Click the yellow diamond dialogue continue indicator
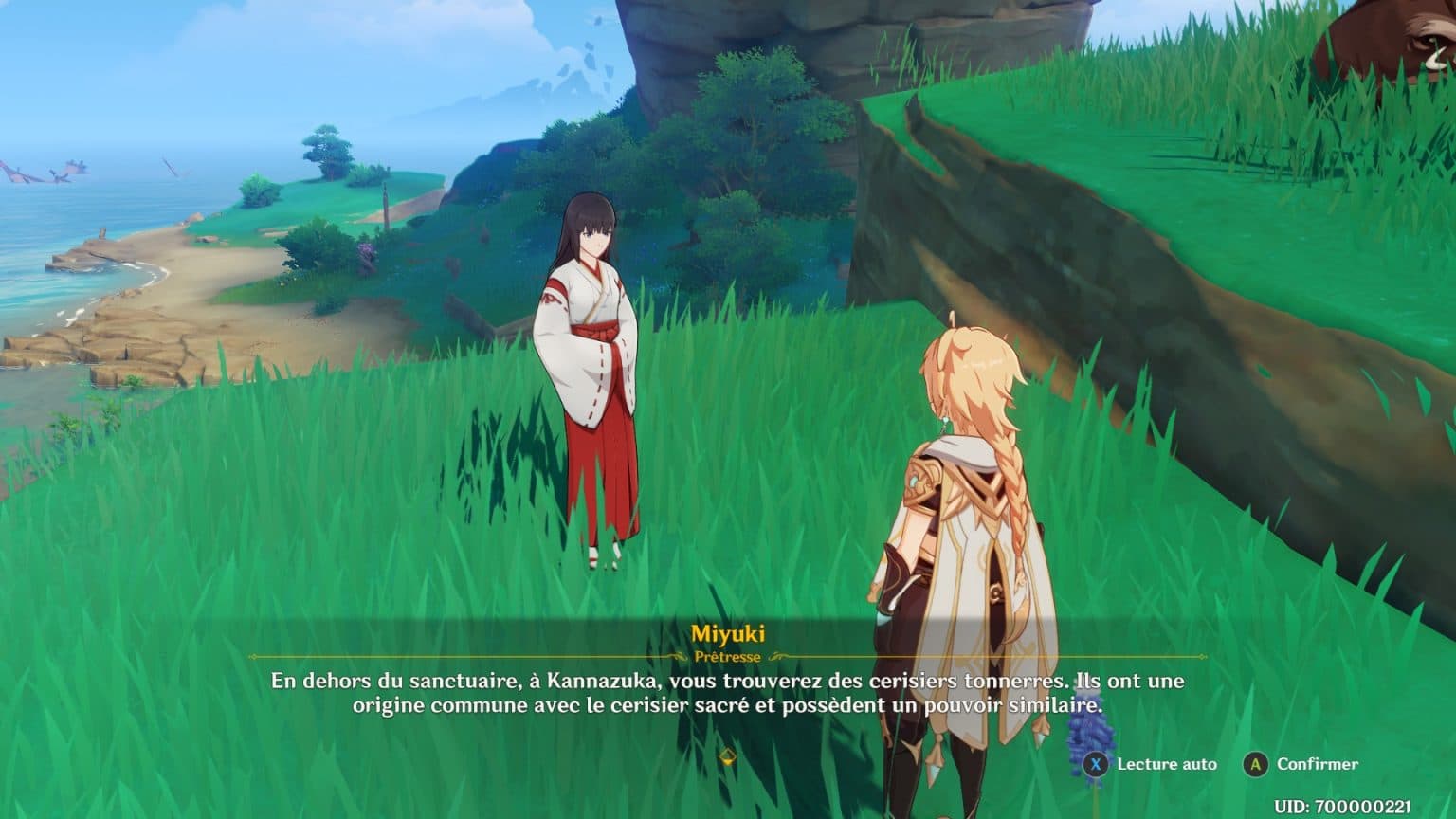The image size is (1456, 819). point(728,756)
